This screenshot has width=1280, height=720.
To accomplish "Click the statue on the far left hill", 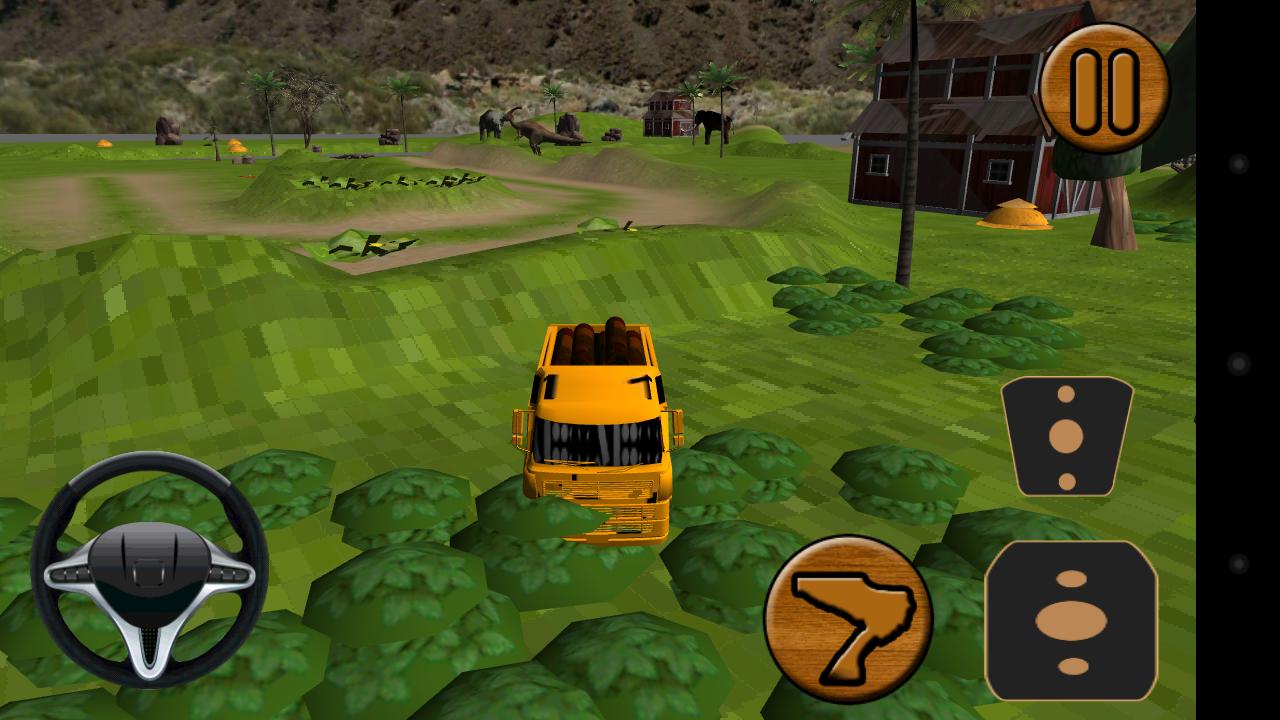I will pyautogui.click(x=168, y=130).
